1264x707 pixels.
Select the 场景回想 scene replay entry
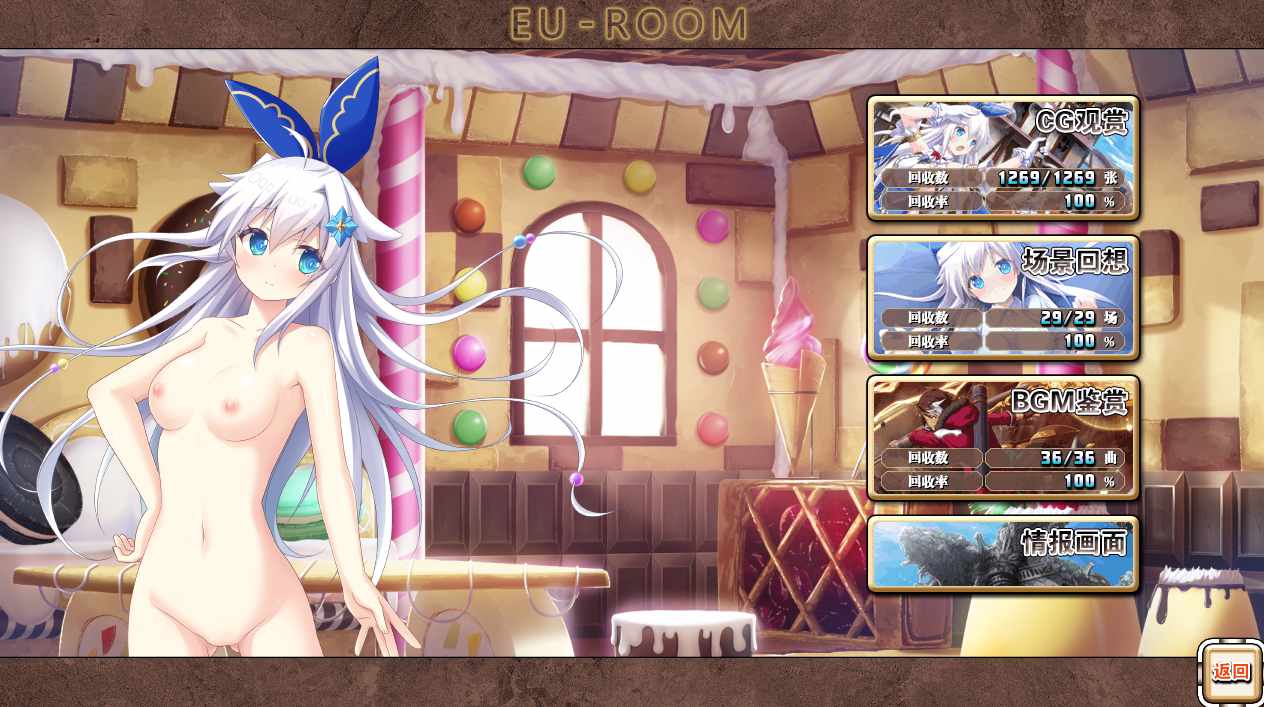click(1002, 297)
